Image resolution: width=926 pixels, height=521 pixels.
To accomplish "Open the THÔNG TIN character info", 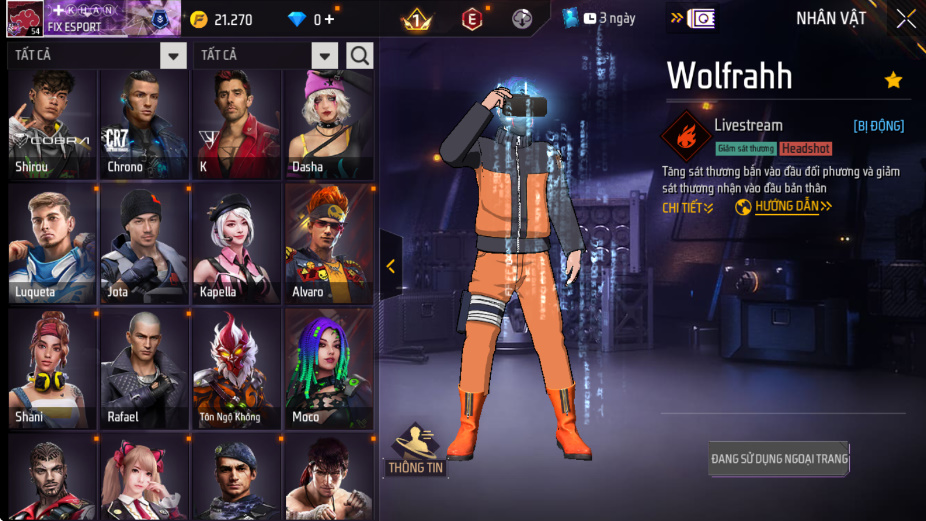I will pyautogui.click(x=416, y=451).
